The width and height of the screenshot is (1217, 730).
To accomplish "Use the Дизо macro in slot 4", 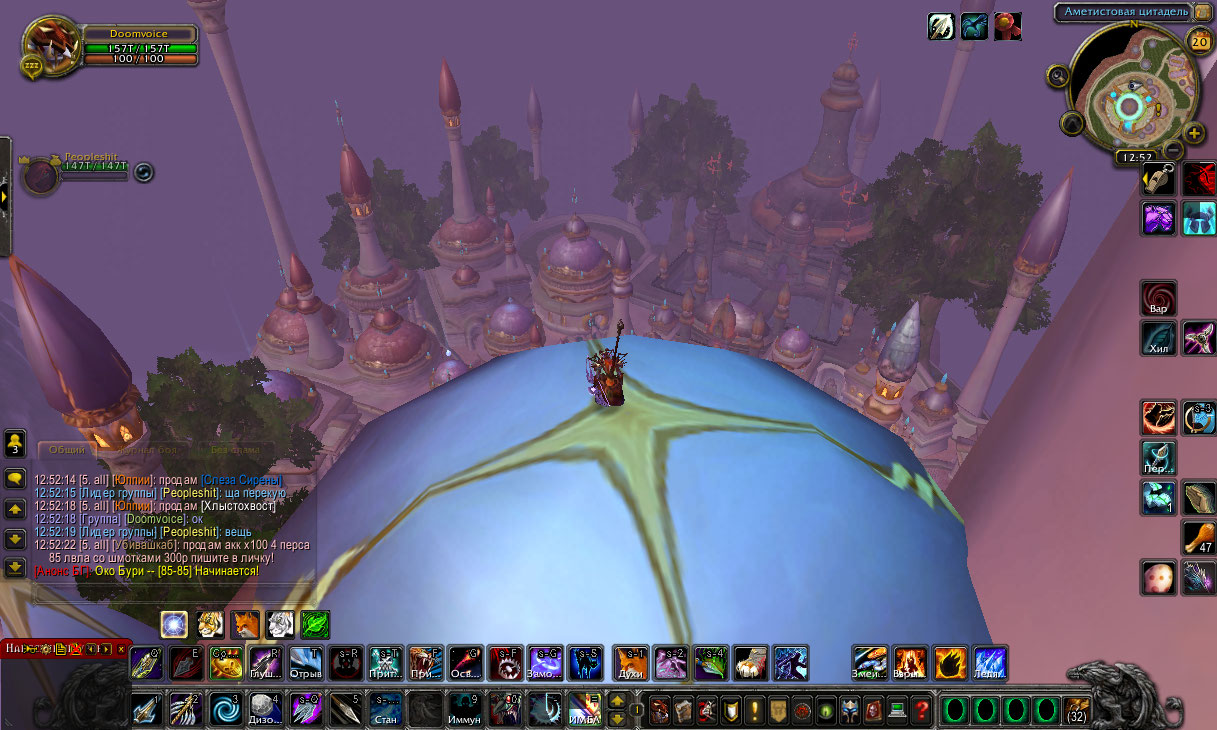I will (x=263, y=709).
